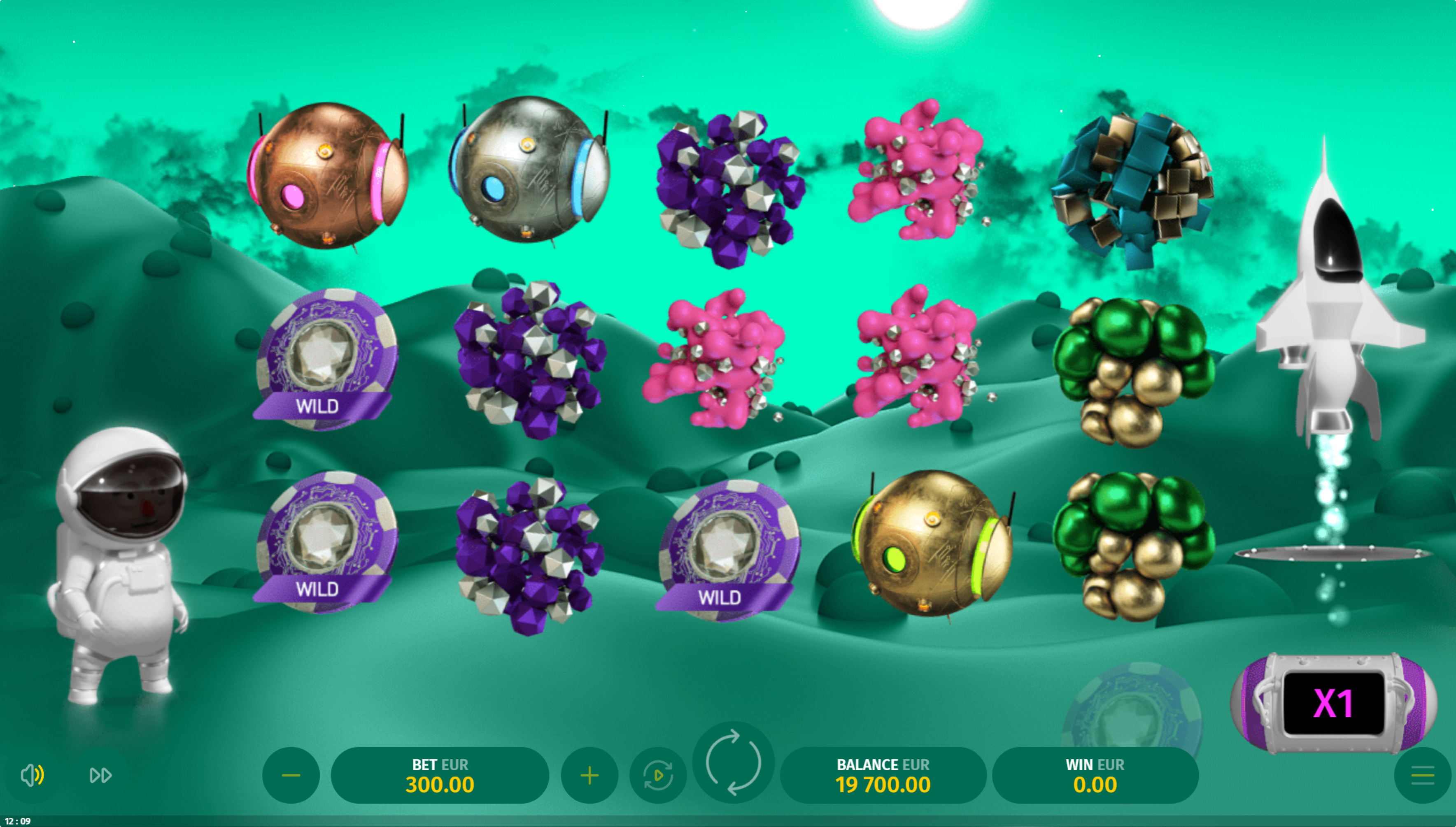Image resolution: width=1456 pixels, height=827 pixels.
Task: Open the hamburger menu
Action: 1423,775
